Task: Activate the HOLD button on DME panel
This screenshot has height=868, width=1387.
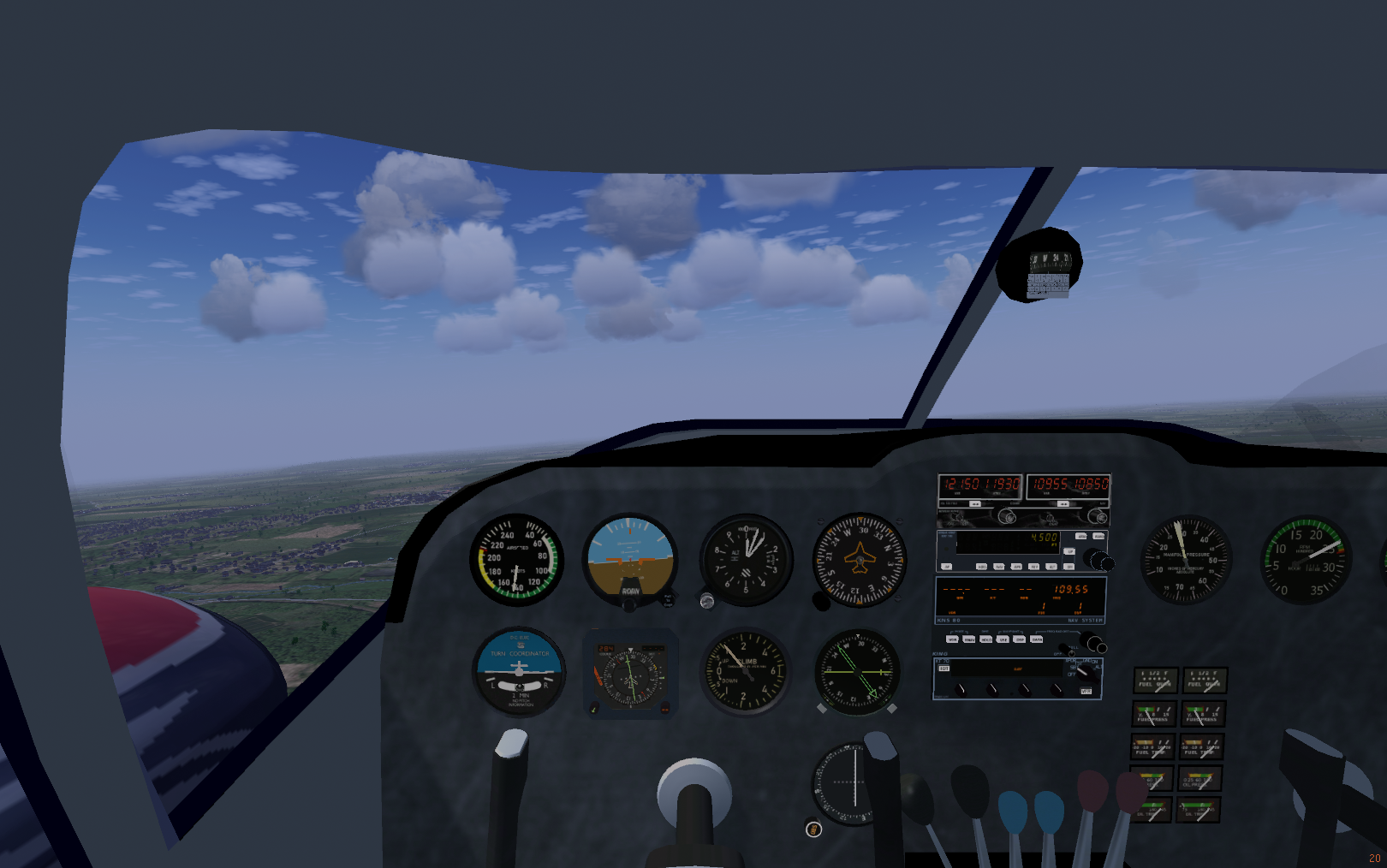Action: tap(986, 639)
